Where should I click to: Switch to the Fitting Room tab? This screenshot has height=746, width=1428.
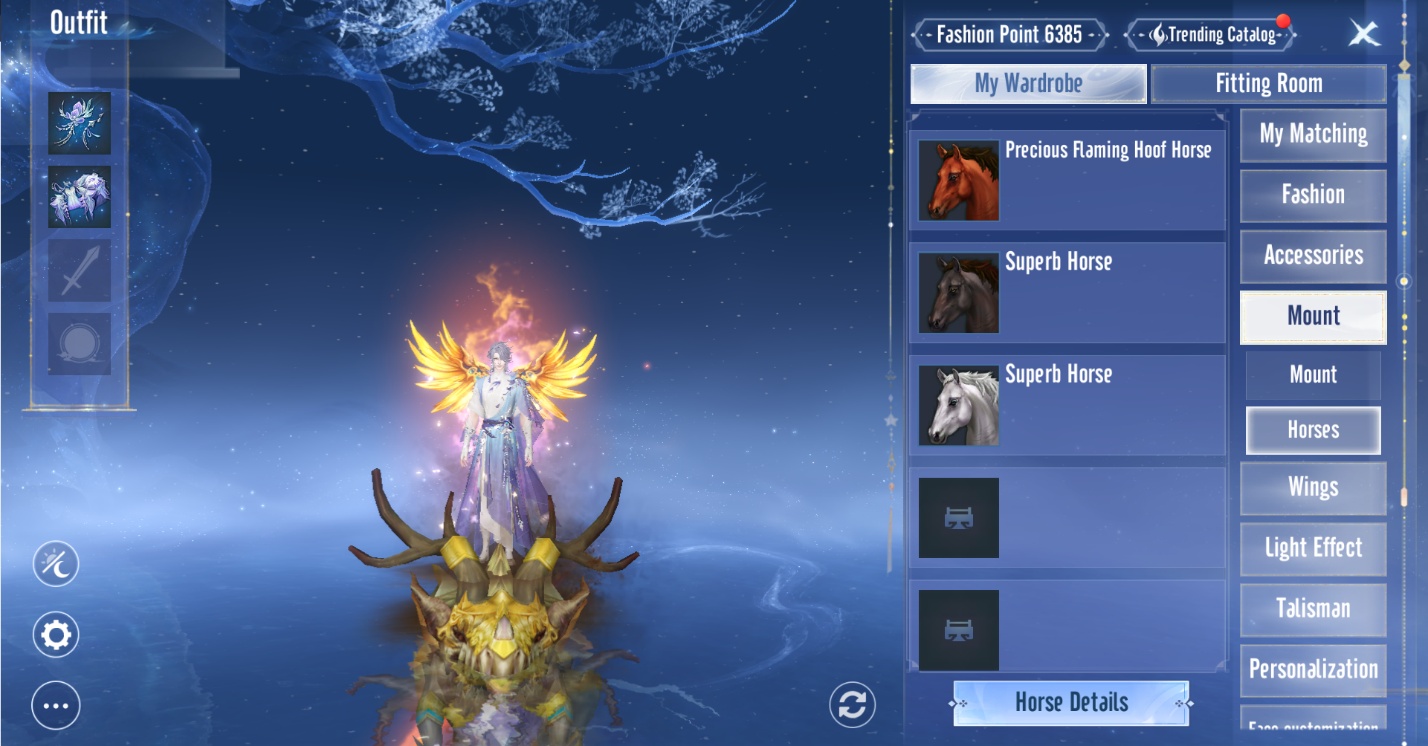[x=1268, y=84]
